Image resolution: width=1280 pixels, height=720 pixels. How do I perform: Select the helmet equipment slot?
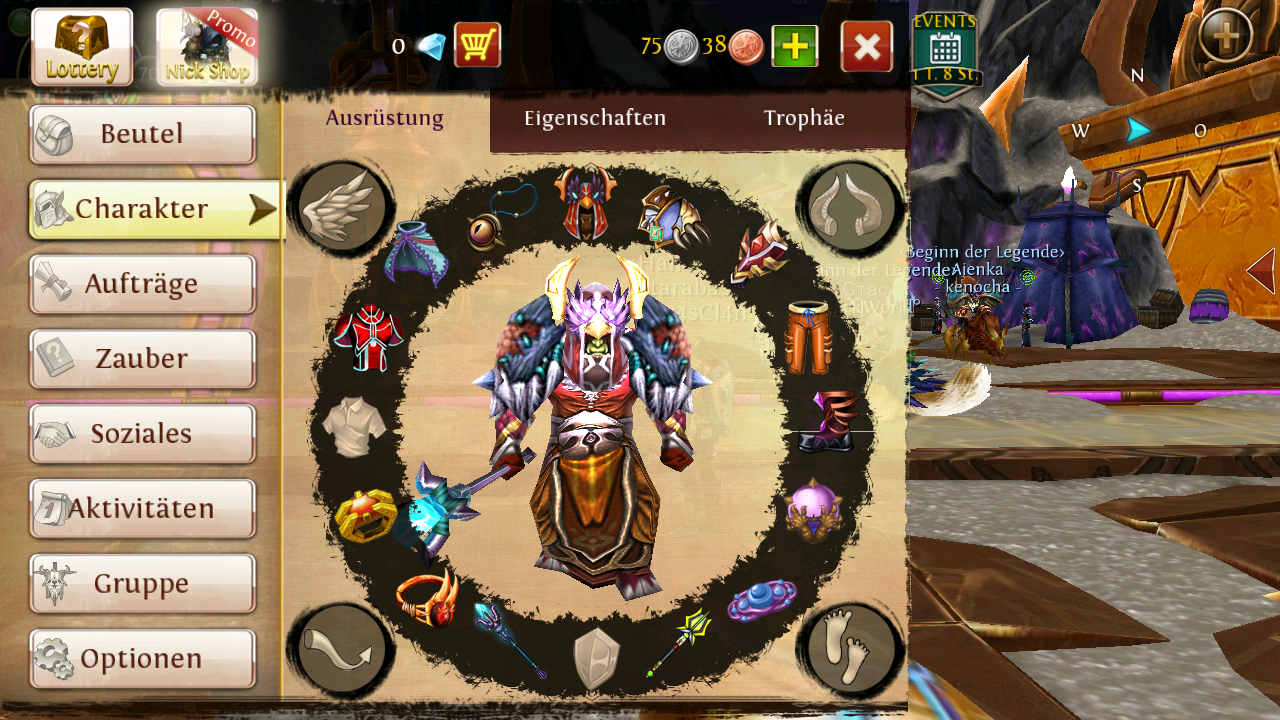585,203
